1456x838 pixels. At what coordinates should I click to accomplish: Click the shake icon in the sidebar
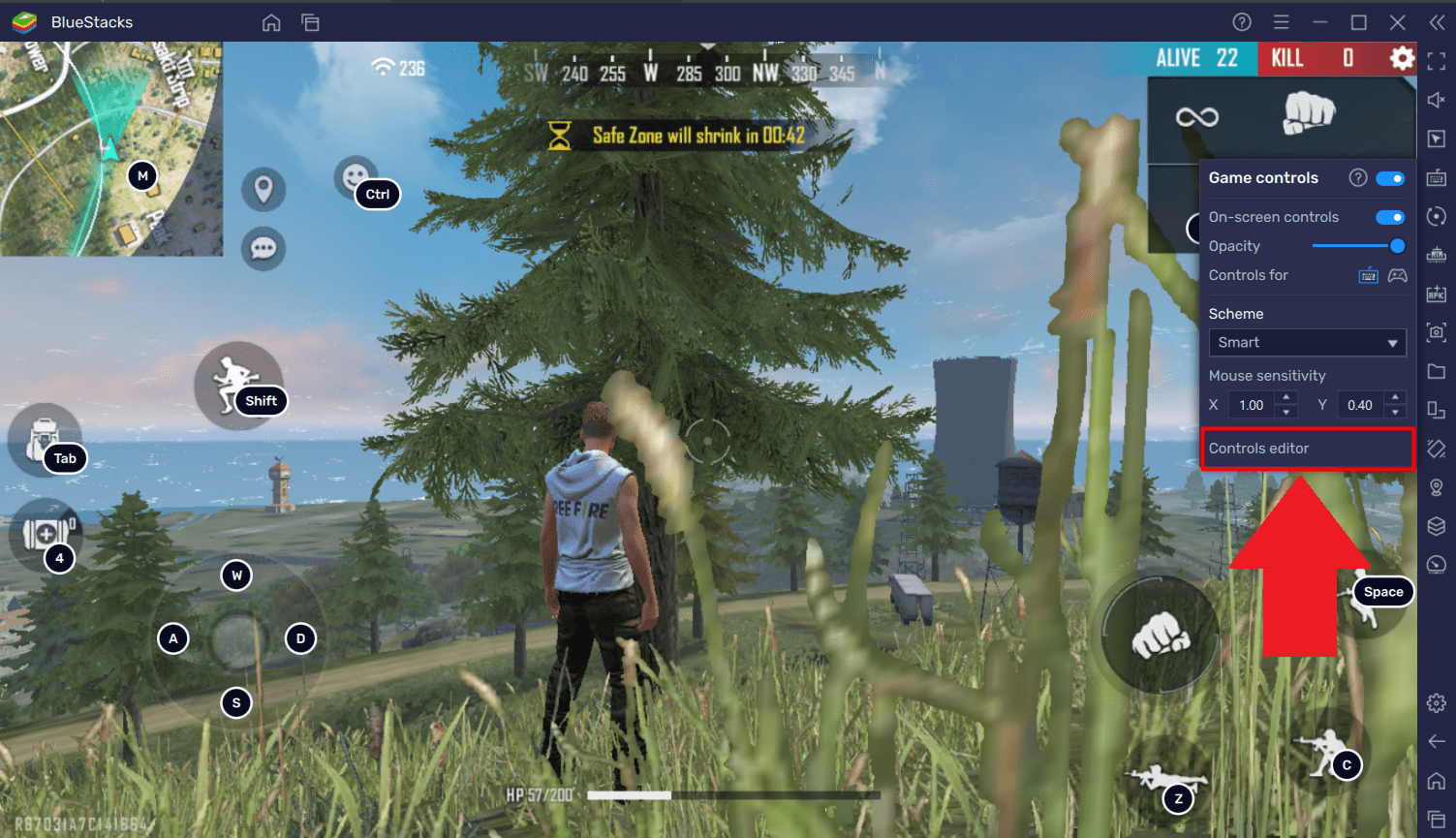click(x=1437, y=448)
